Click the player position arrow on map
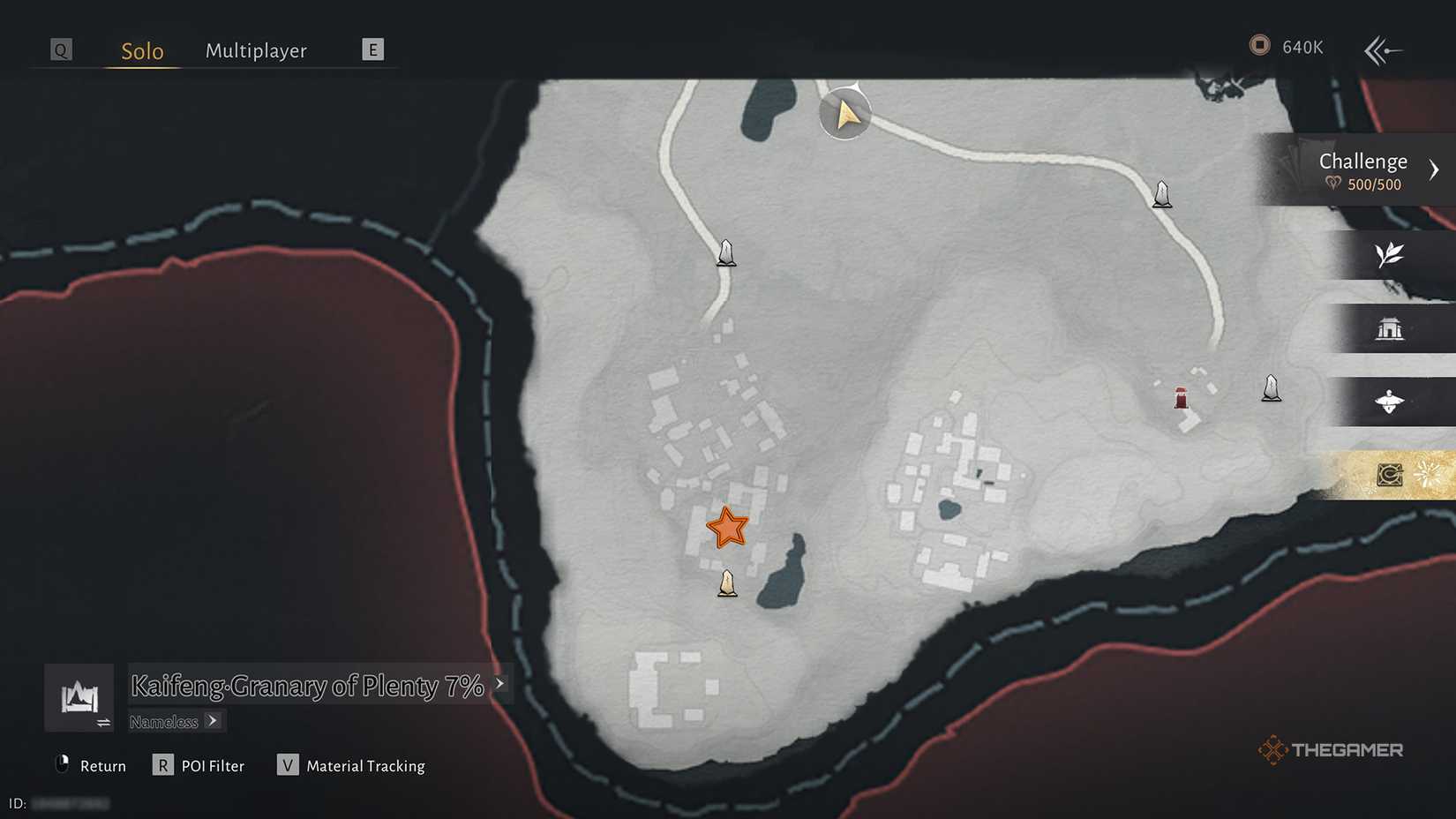Screen dimensions: 1456x819 pyautogui.click(x=844, y=113)
